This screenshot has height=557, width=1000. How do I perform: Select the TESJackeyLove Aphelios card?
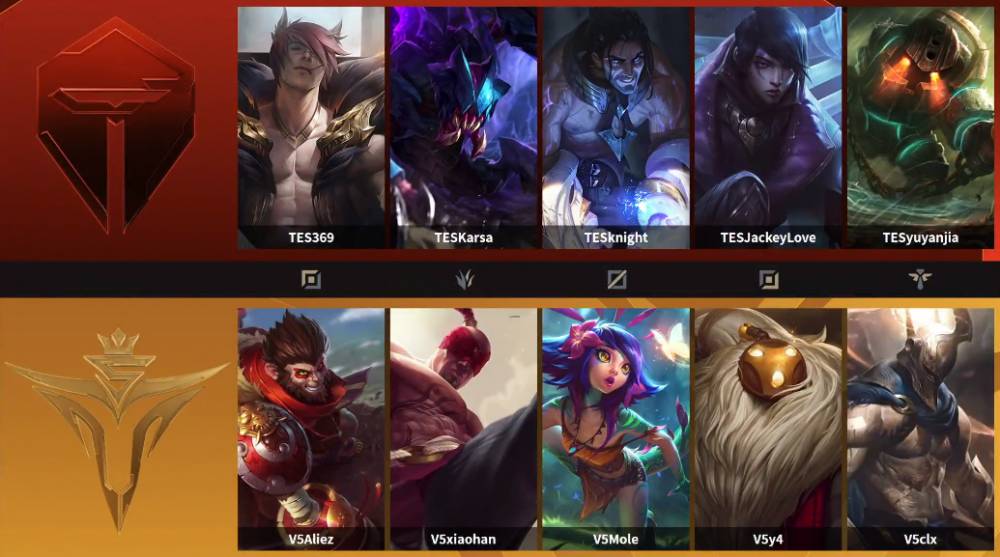click(768, 127)
